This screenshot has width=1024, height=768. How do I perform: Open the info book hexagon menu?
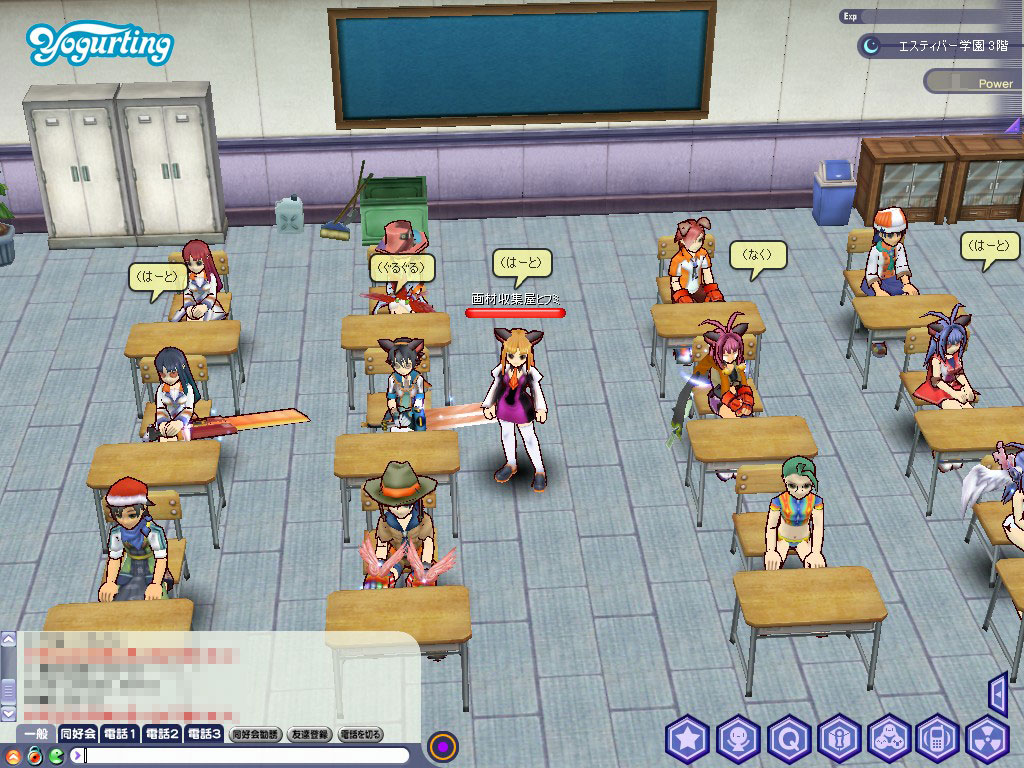point(839,740)
